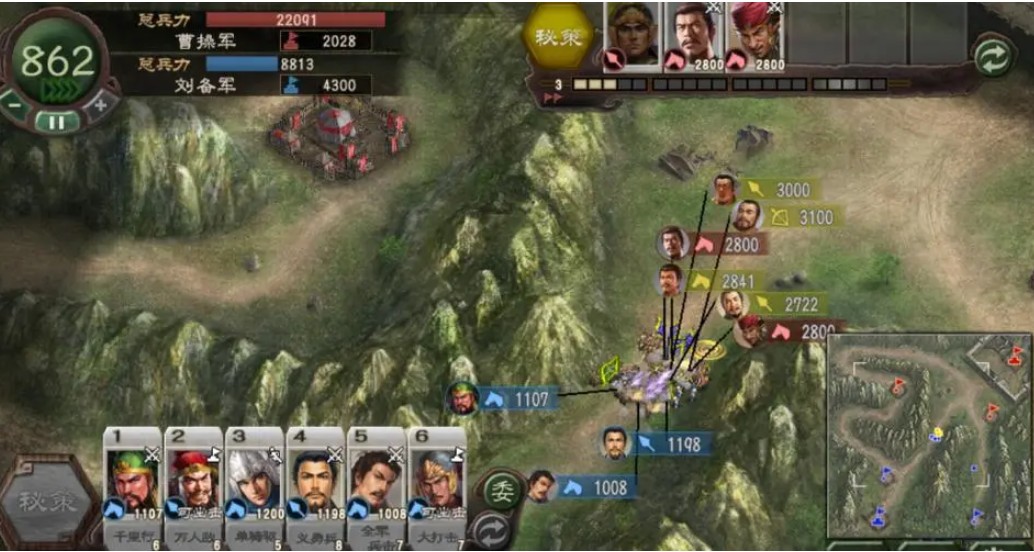Image resolution: width=1034 pixels, height=552 pixels.
Task: Pause the battle with the pause button
Action: click(57, 122)
